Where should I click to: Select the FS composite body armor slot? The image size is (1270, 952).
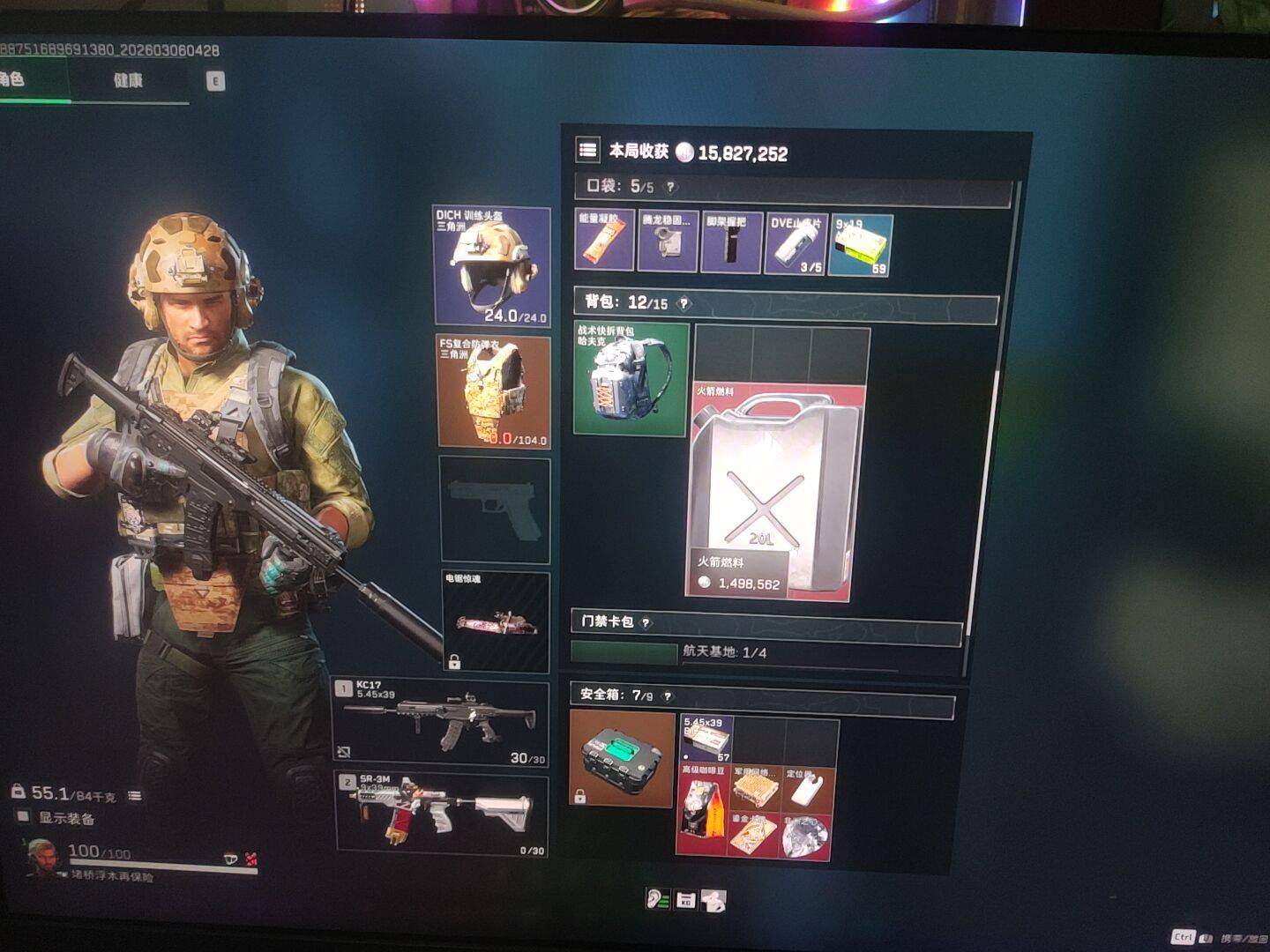494,390
